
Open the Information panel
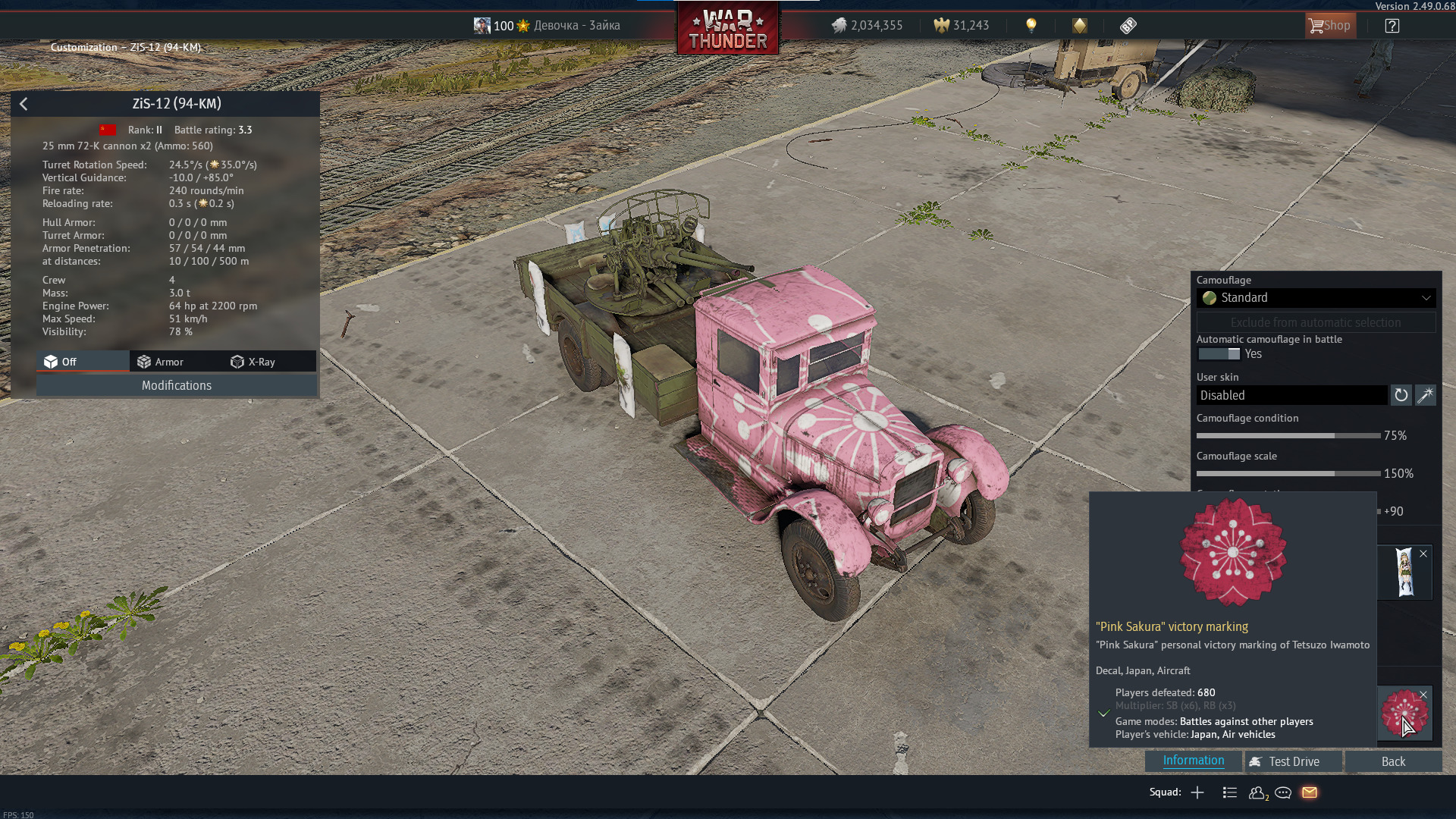(x=1193, y=761)
